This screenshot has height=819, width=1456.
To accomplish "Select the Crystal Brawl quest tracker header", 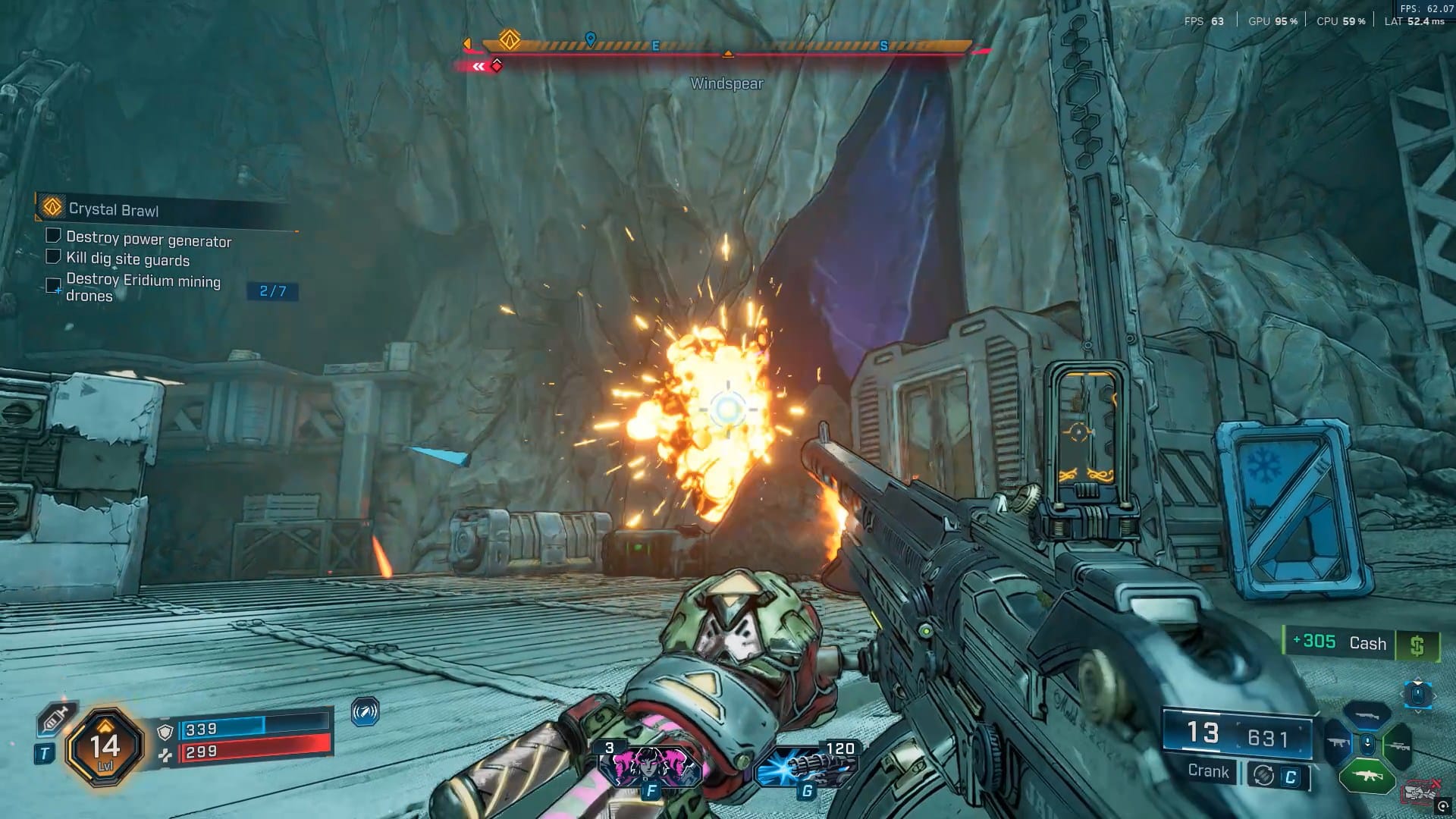I will point(114,209).
